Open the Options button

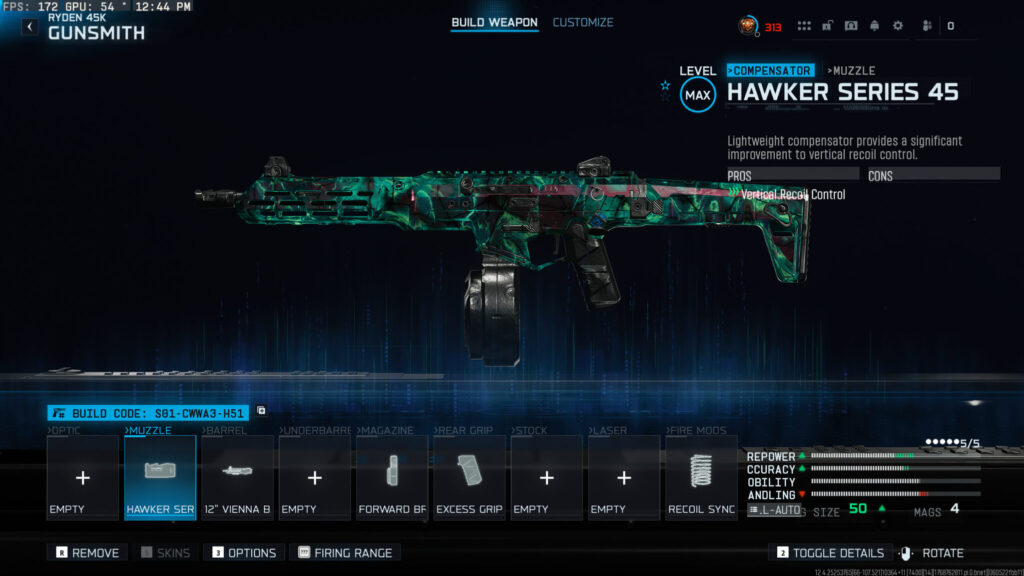(243, 552)
